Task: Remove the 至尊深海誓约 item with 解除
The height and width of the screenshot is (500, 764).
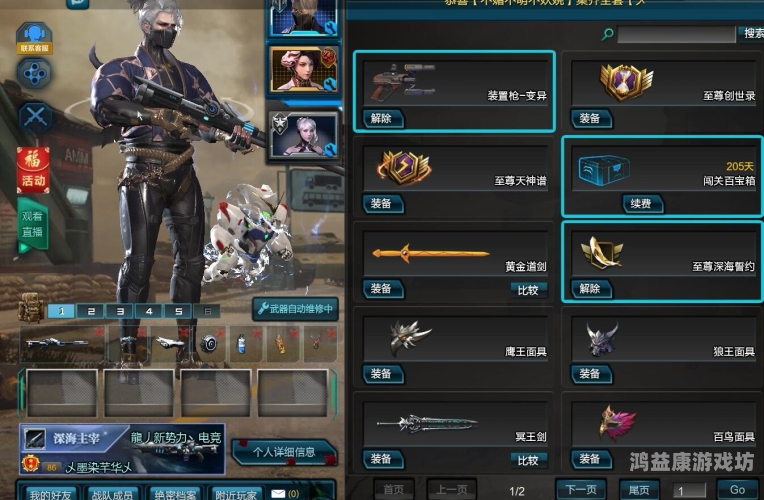Action: [x=590, y=289]
